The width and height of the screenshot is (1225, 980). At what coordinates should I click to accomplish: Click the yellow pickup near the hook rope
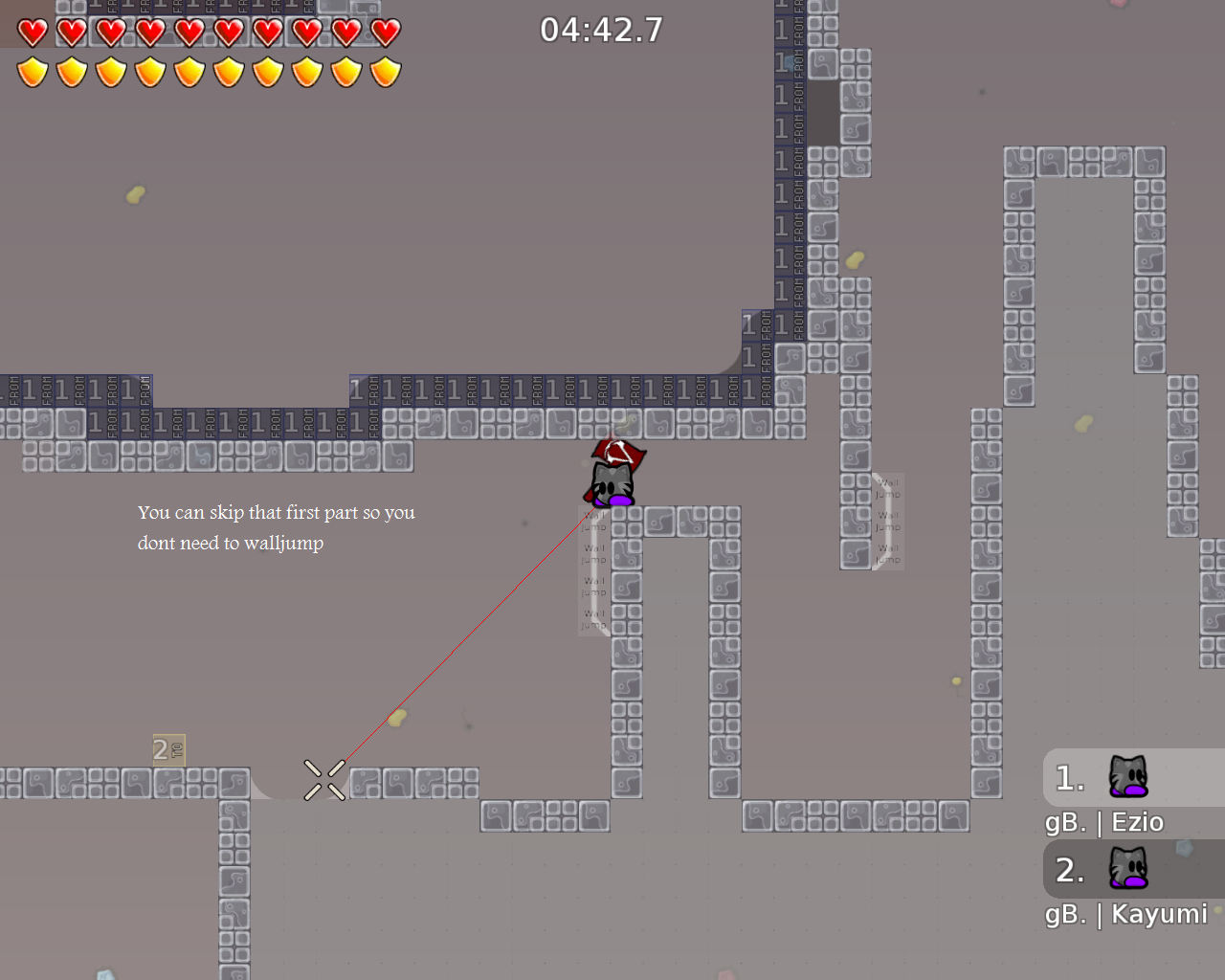398,719
